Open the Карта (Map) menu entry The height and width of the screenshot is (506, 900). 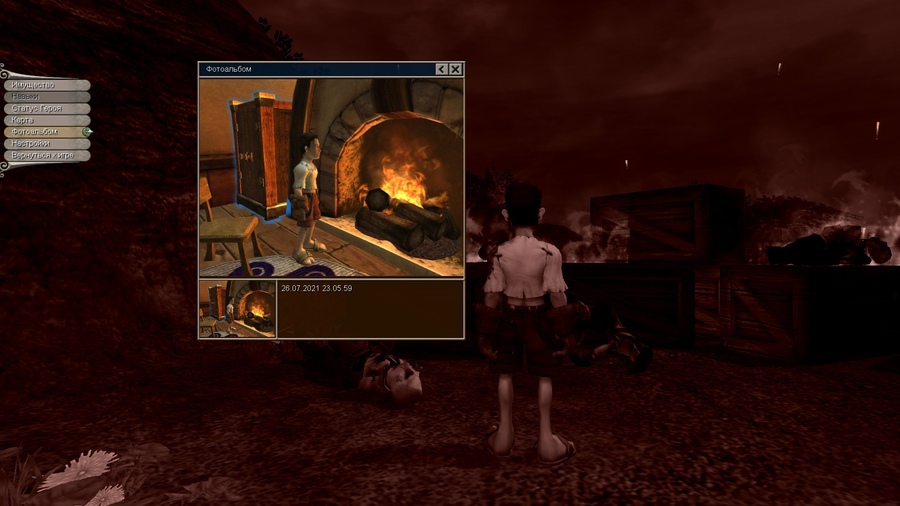[x=46, y=120]
